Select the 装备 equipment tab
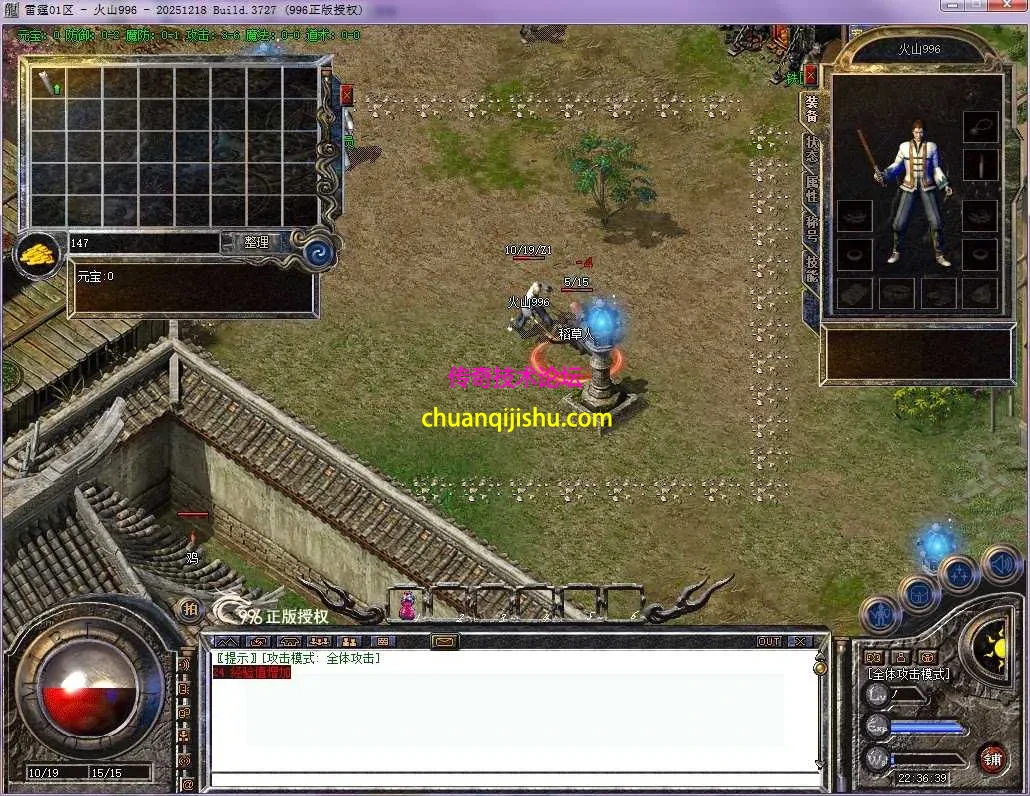 (x=811, y=107)
